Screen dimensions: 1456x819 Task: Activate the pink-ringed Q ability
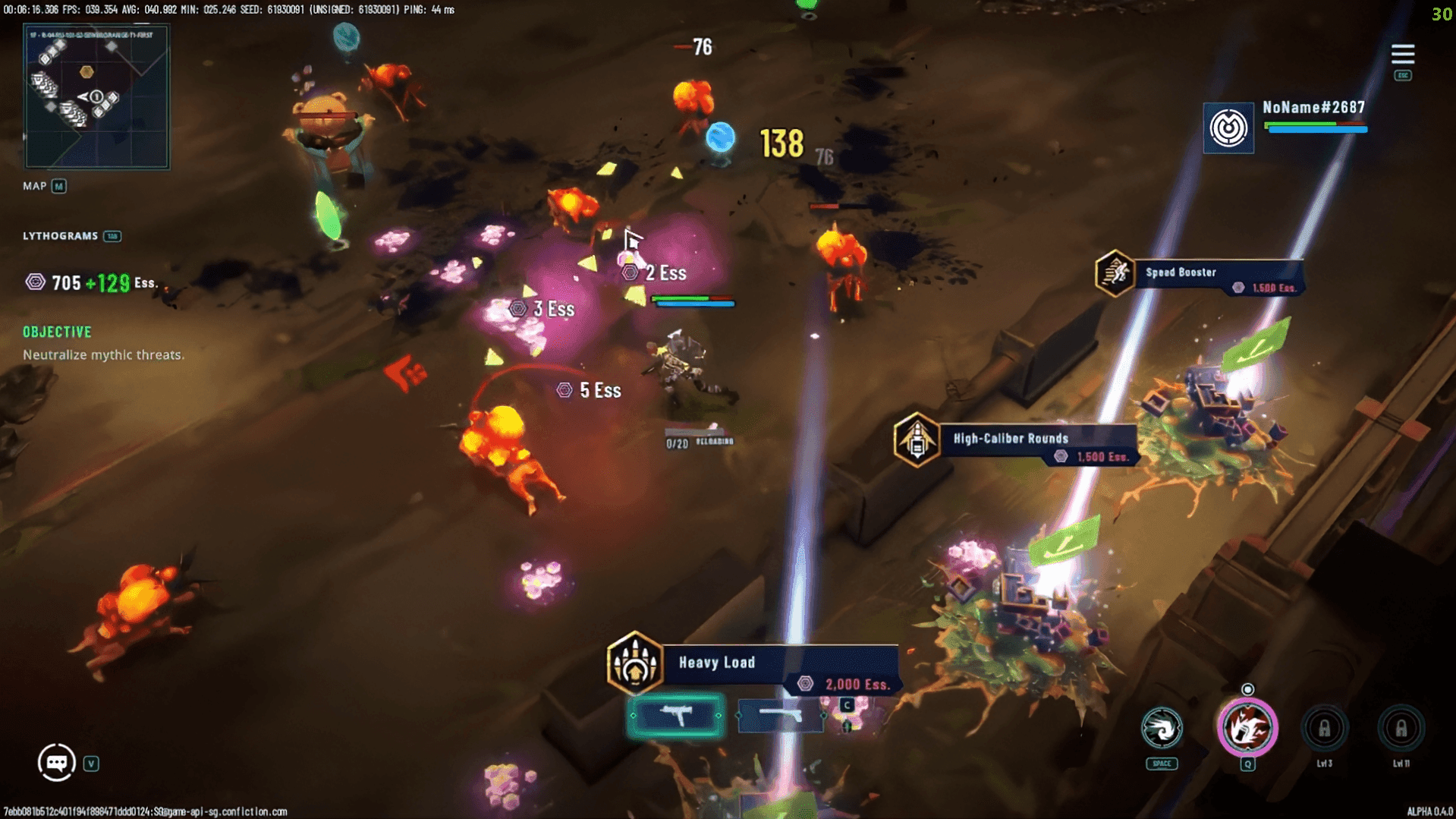[1247, 729]
